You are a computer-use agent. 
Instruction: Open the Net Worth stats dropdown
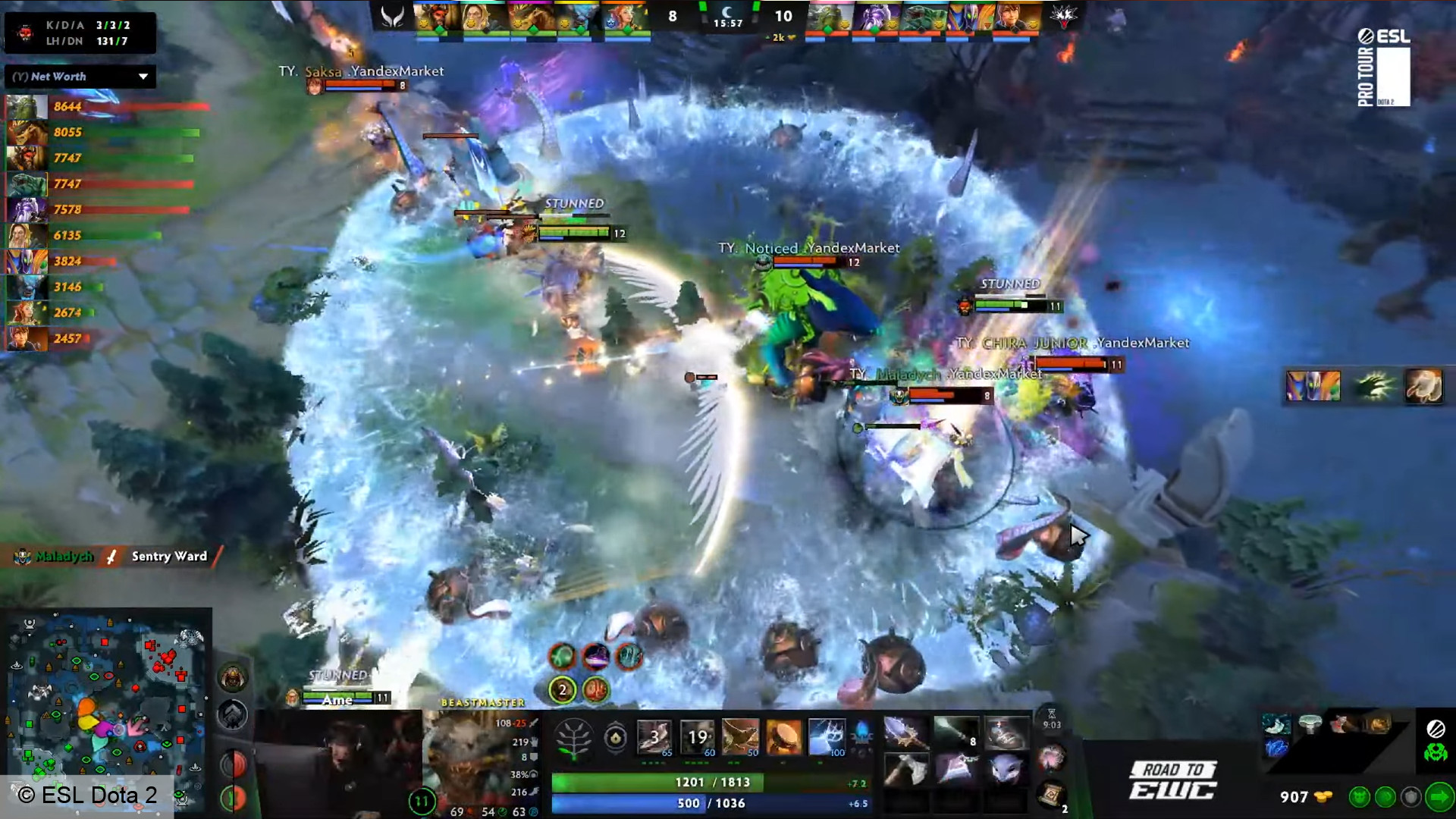(80, 76)
